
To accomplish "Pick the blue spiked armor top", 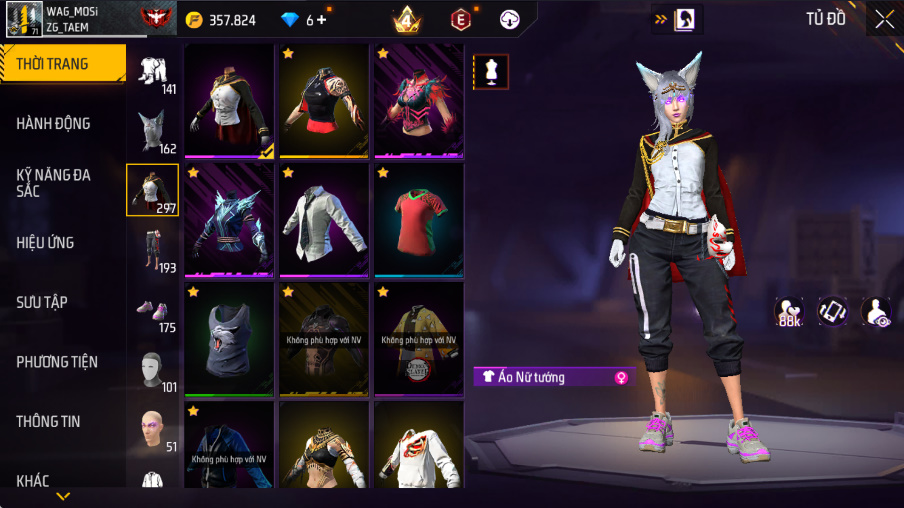I will click(x=229, y=219).
